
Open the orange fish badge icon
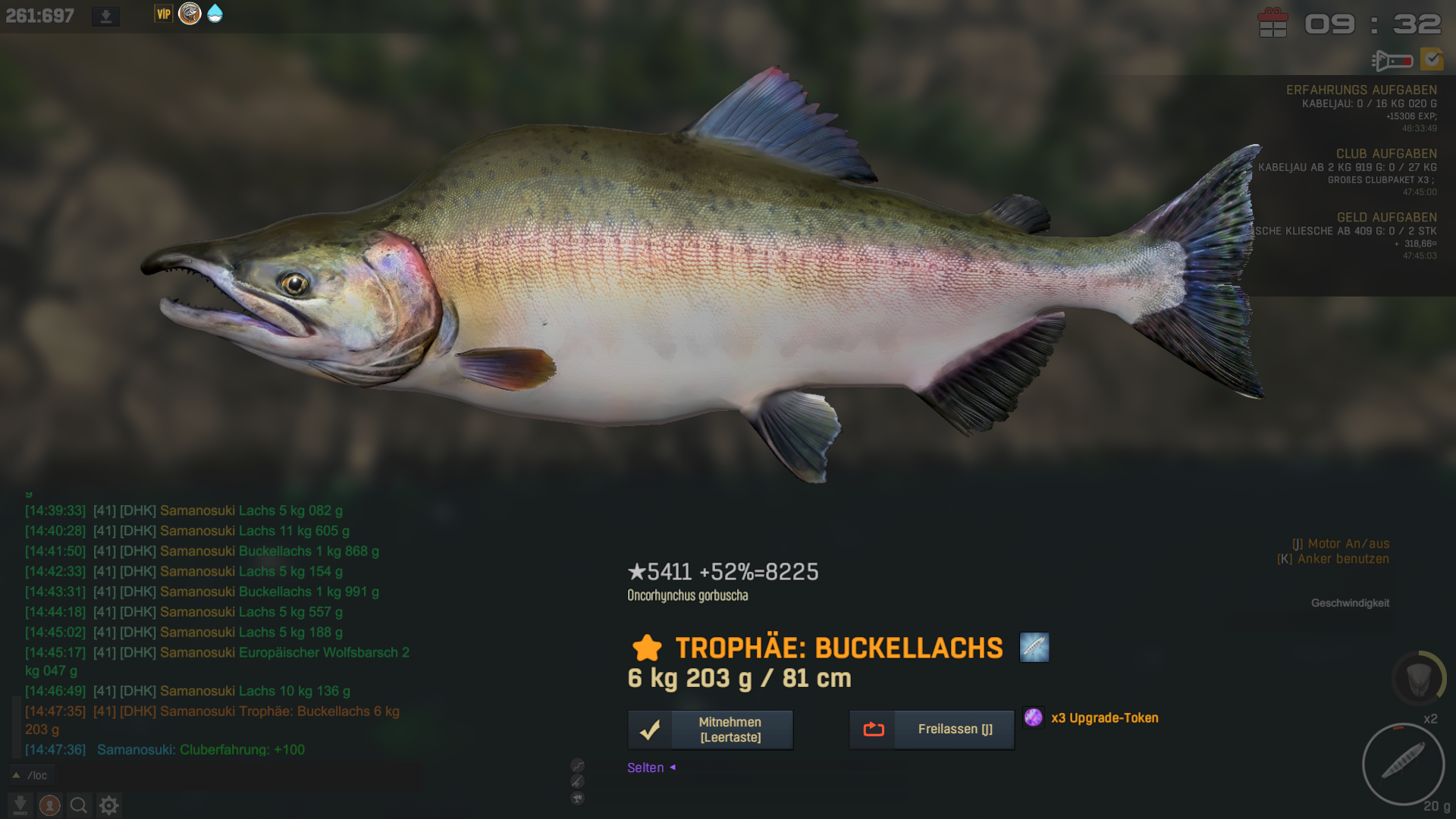(190, 14)
